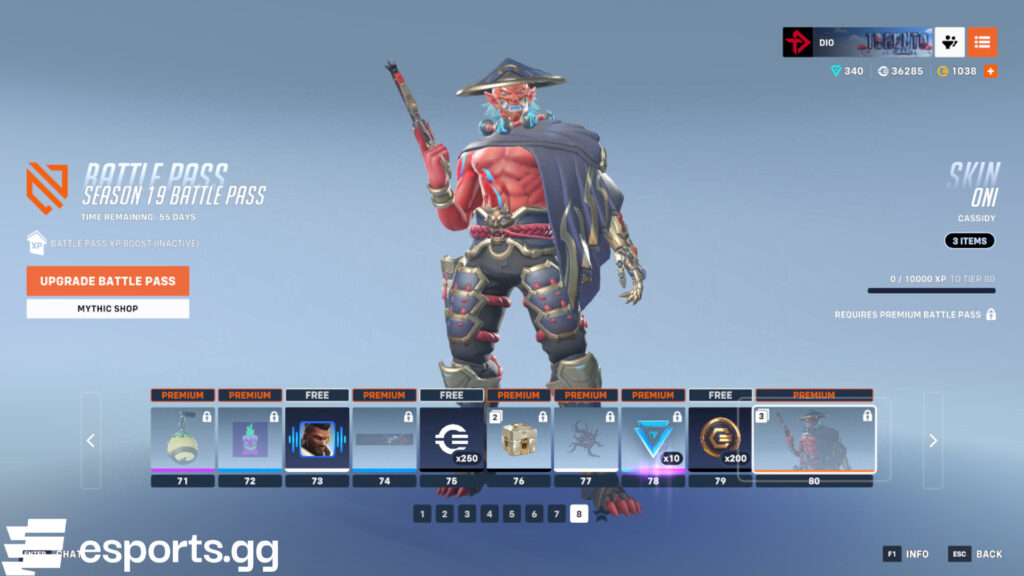Select the tier 77 premium emblem reward

point(586,438)
